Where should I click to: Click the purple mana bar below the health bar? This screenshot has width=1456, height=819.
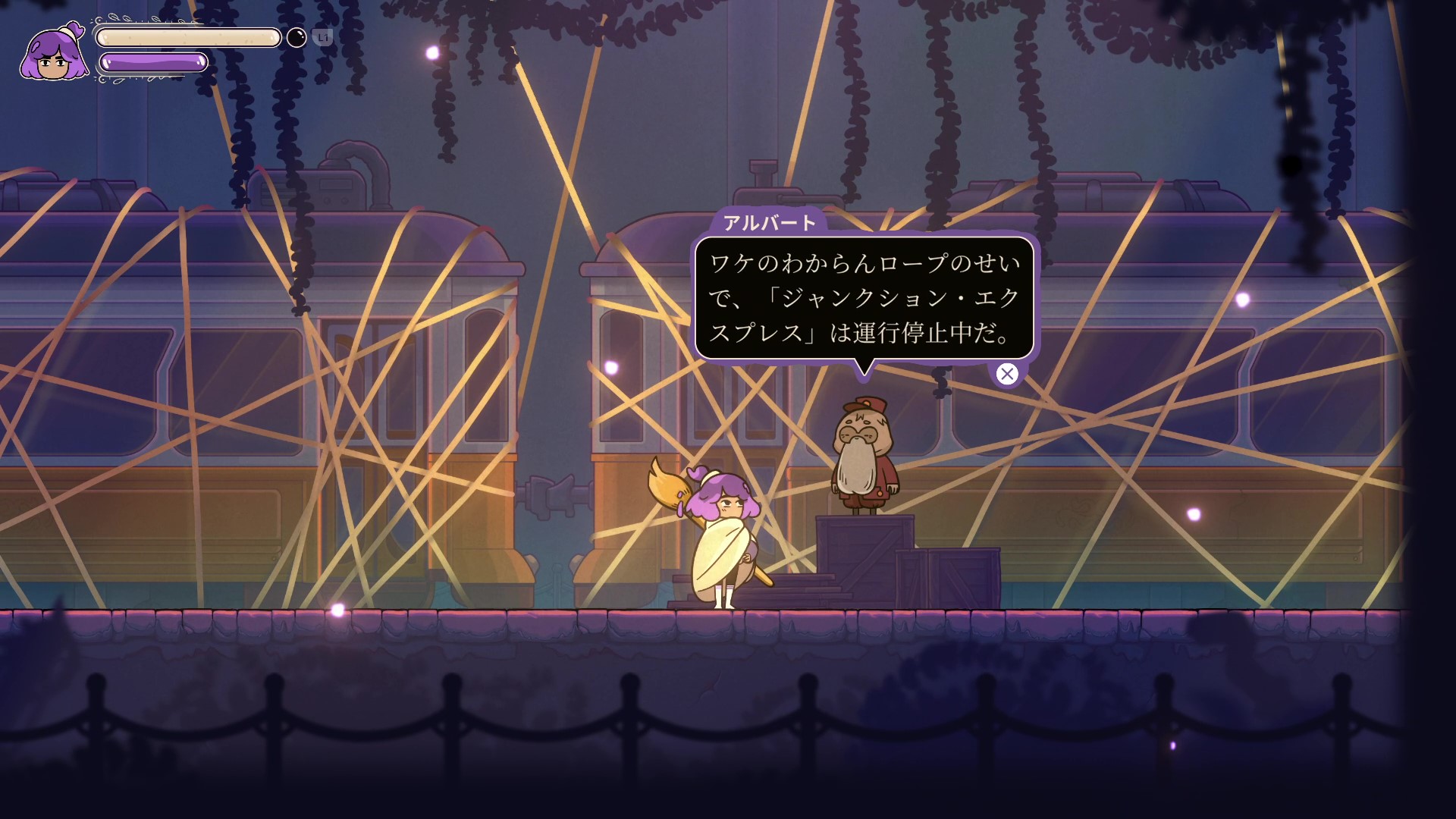click(x=154, y=64)
